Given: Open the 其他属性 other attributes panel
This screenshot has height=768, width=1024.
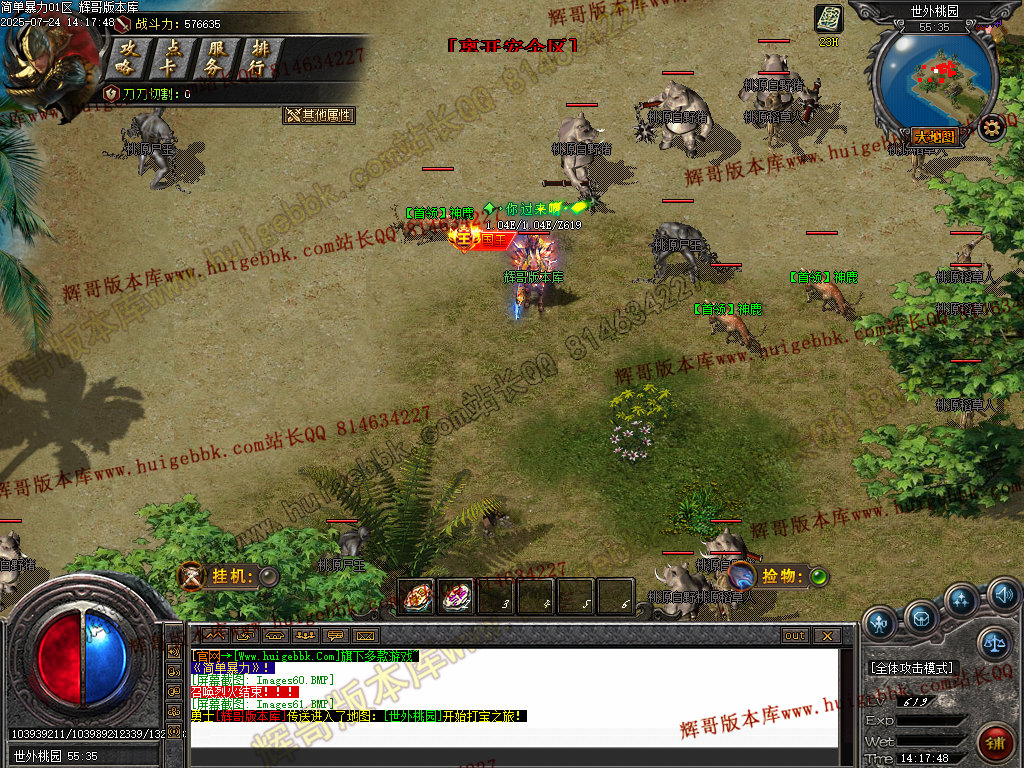Looking at the screenshot, I should [319, 115].
